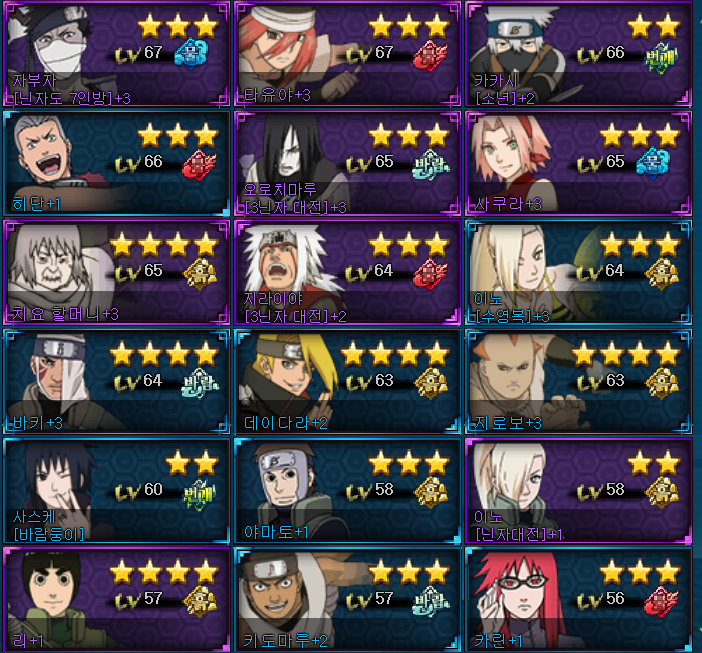
Task: Select the Jiraiya (지라이야) level 64 card
Action: coord(346,272)
